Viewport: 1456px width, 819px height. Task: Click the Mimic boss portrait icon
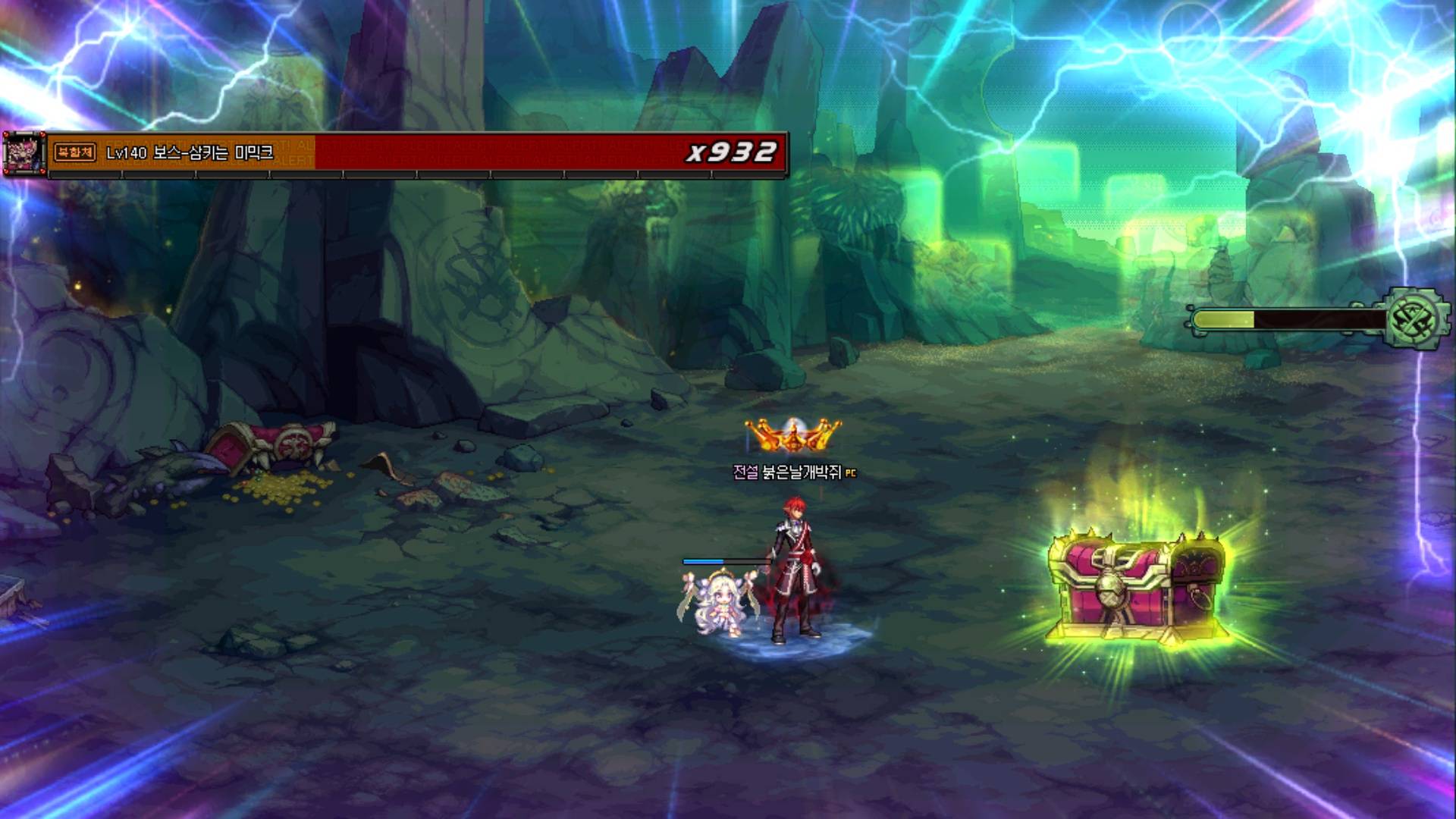coord(24,154)
